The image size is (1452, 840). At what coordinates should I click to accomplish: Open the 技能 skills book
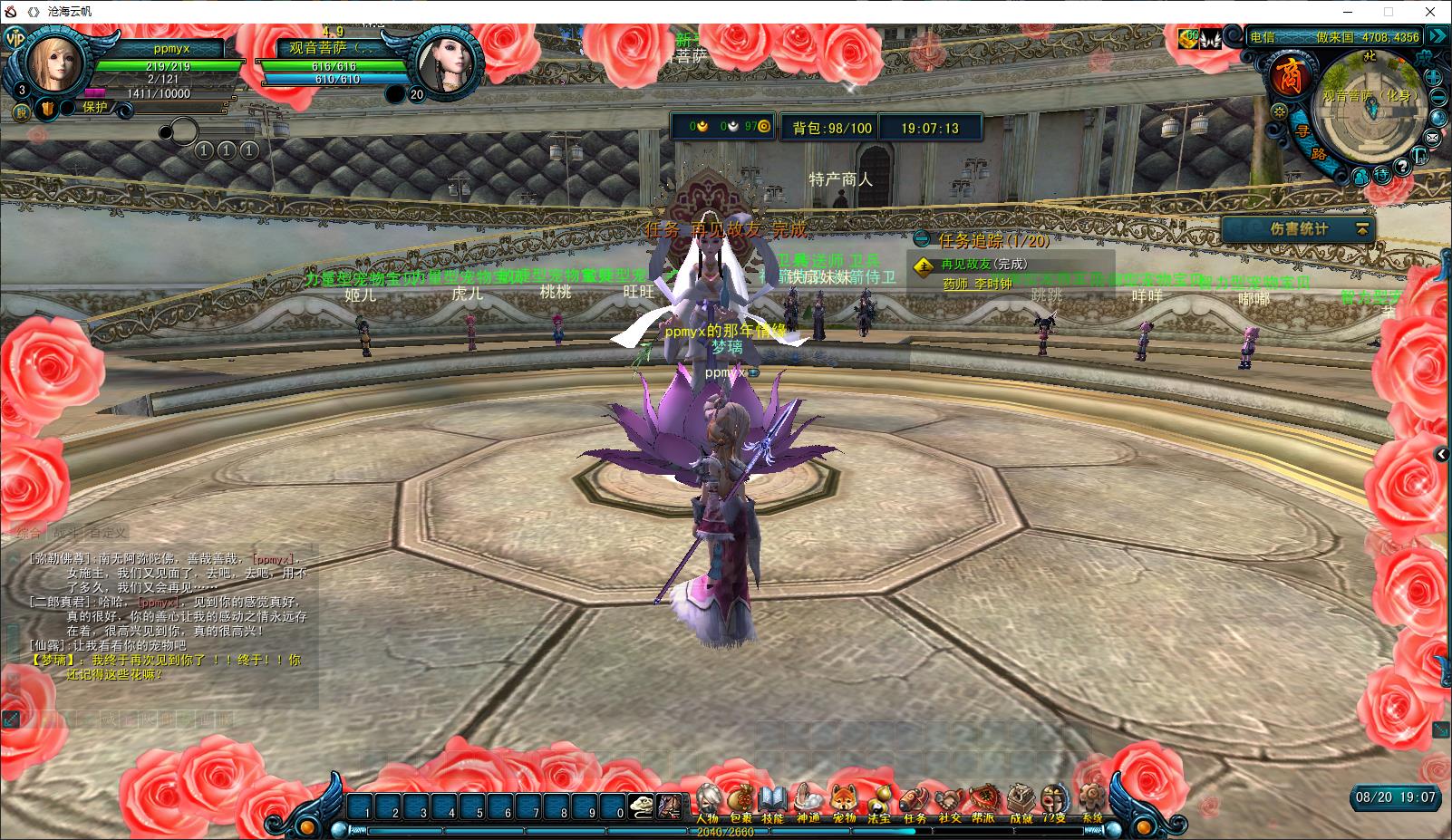click(773, 801)
